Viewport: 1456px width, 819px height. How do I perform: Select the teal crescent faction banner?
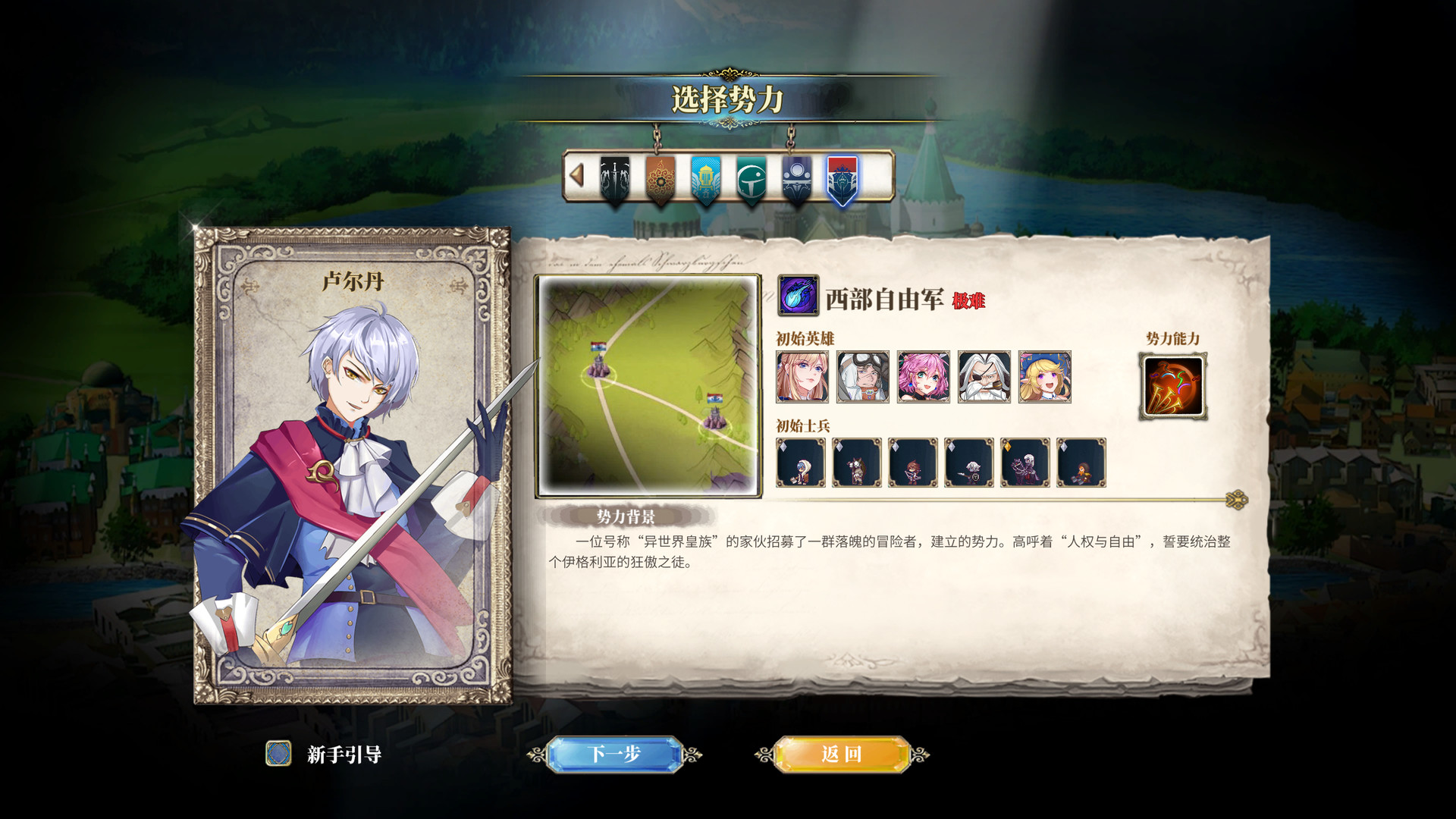(752, 180)
